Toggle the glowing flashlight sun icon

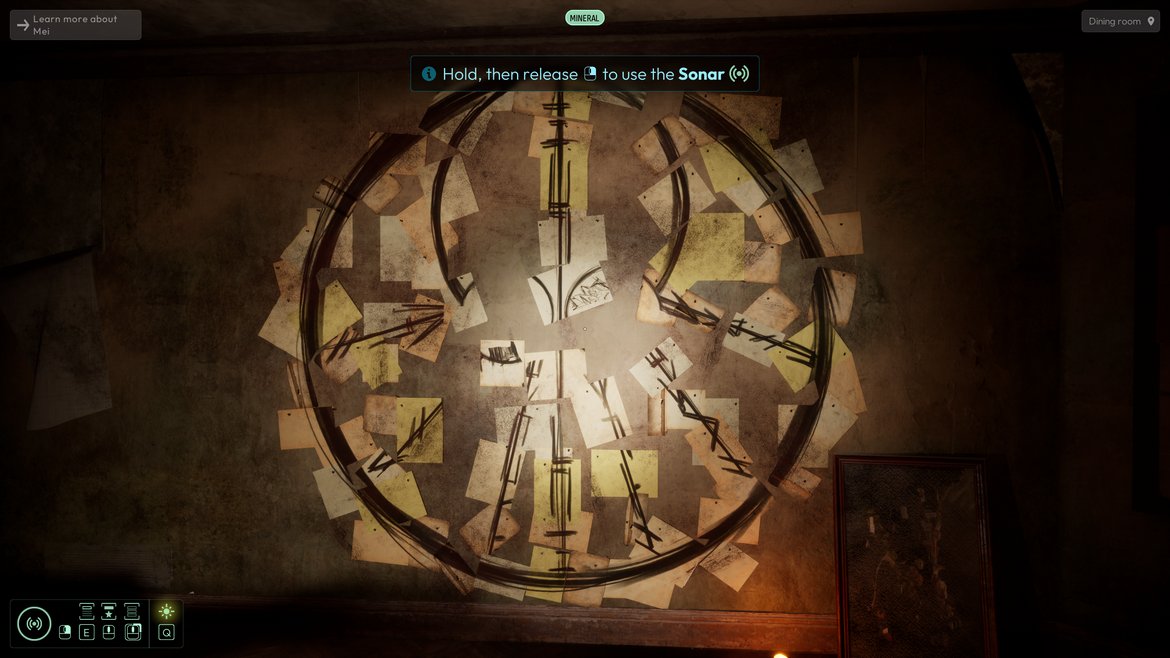pyautogui.click(x=166, y=612)
